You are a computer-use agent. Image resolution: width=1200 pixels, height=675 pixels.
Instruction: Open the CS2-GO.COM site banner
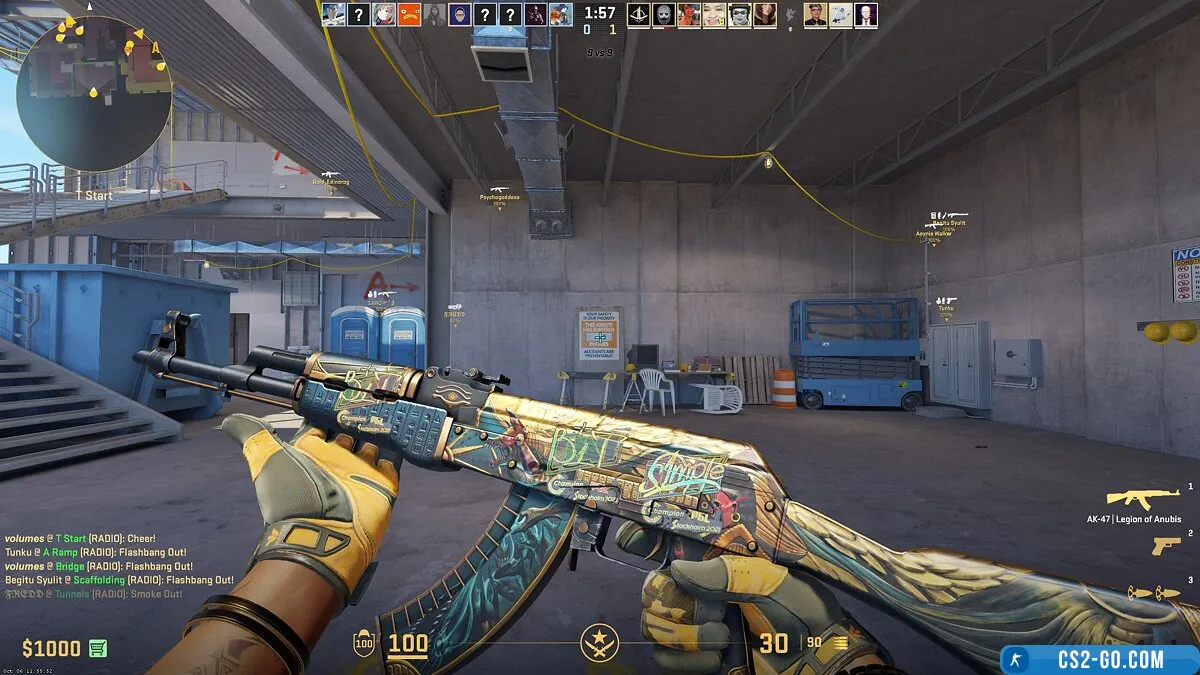tap(1097, 659)
